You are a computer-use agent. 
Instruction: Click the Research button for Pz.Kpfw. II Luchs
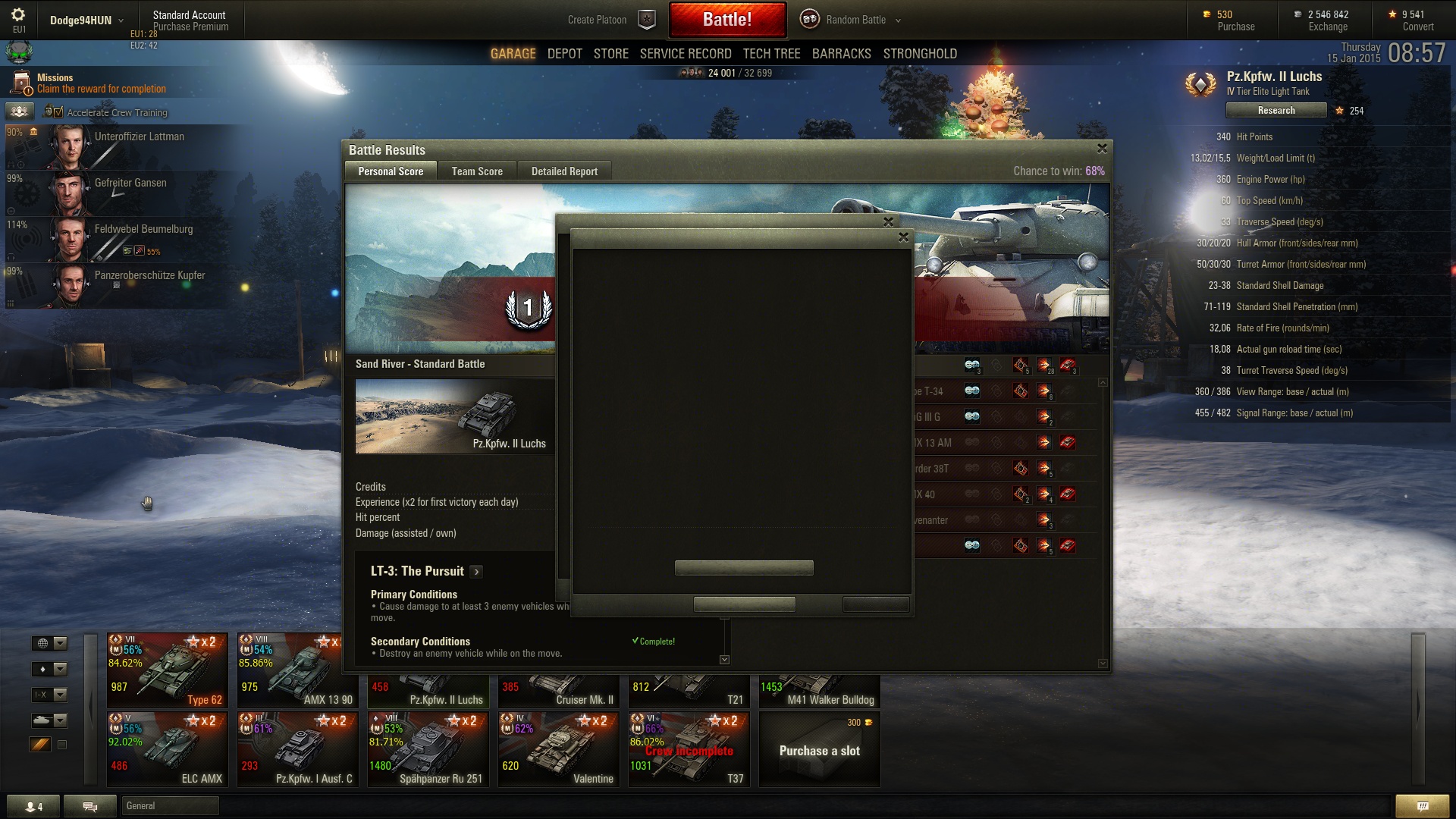point(1276,111)
